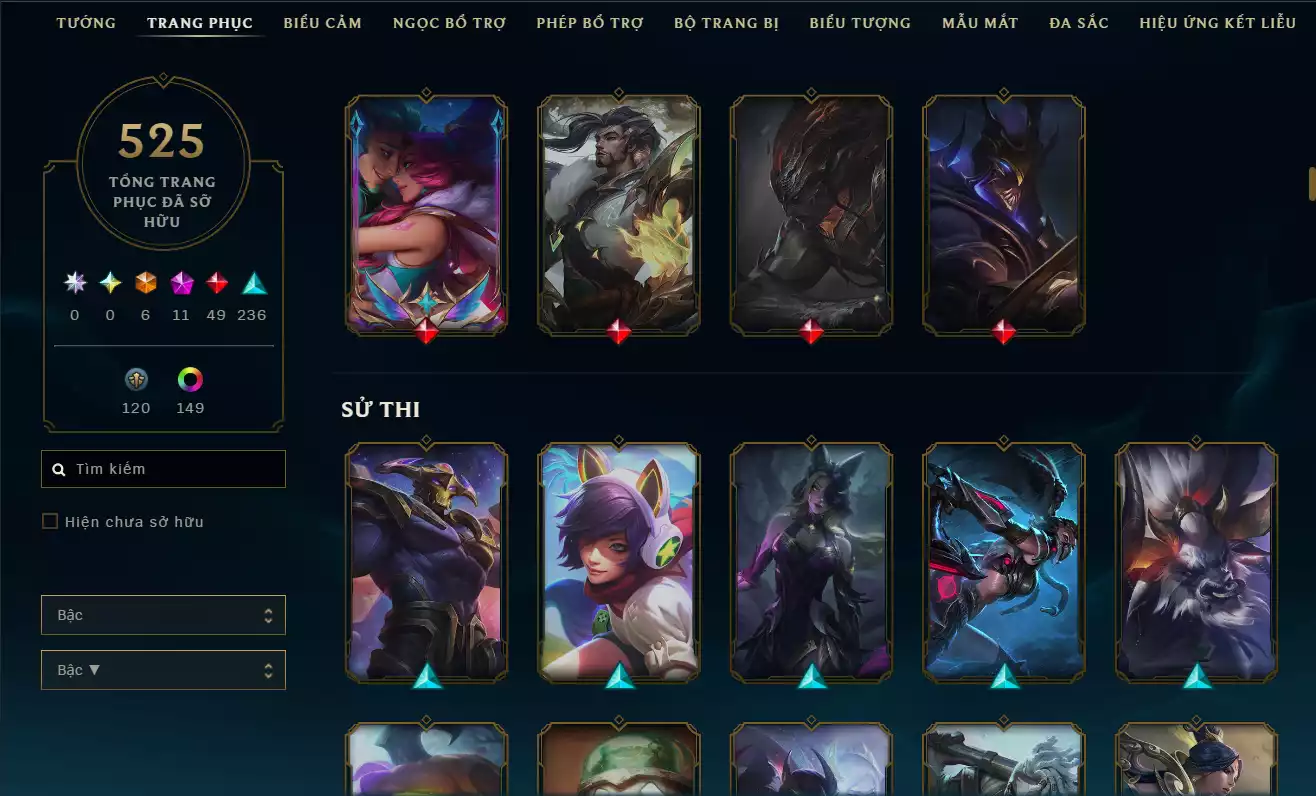This screenshot has height=796, width=1316.
Task: Select the Ultimate rarity star icon
Action: (73, 283)
